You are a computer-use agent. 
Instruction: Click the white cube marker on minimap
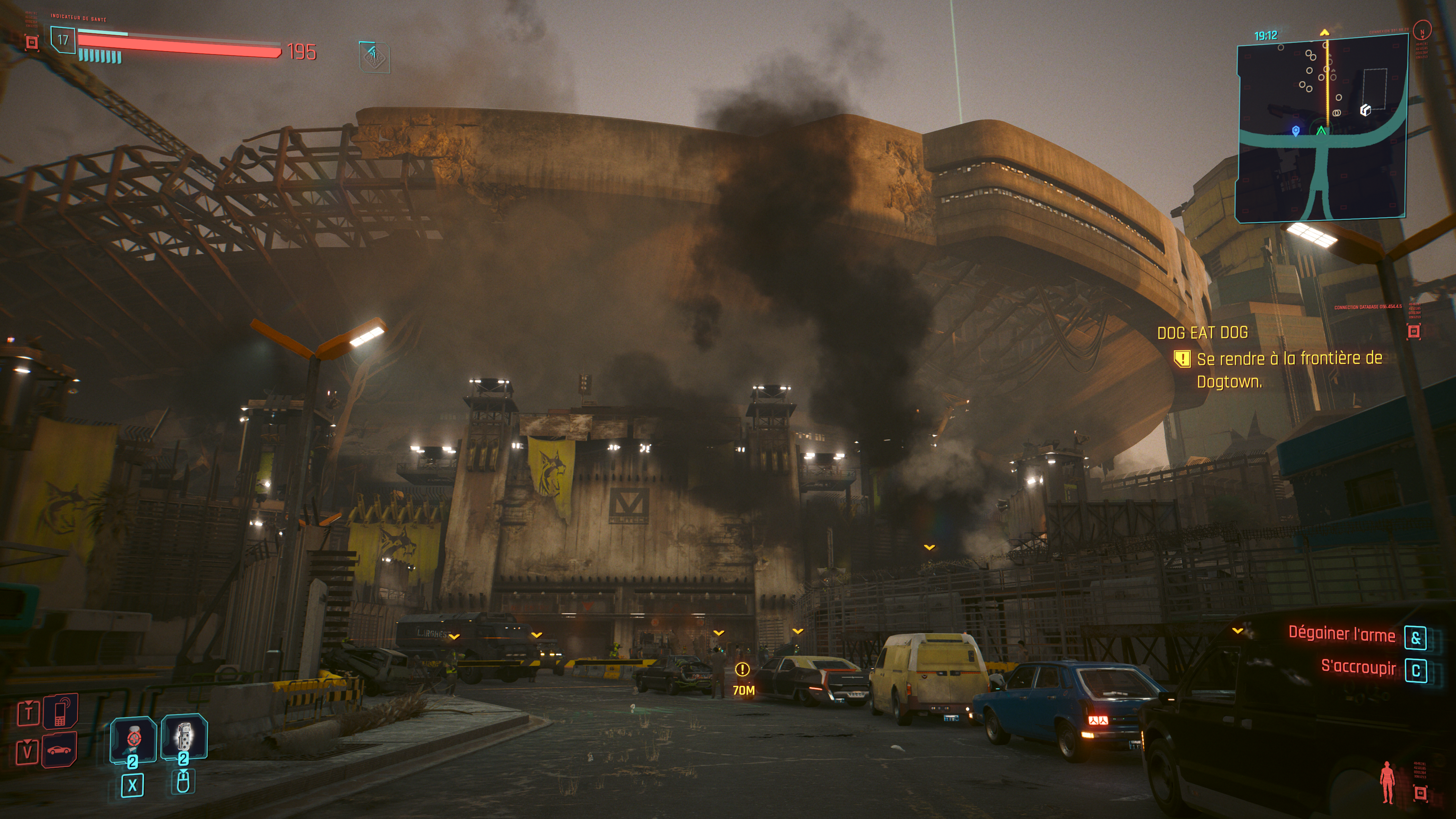1365,110
